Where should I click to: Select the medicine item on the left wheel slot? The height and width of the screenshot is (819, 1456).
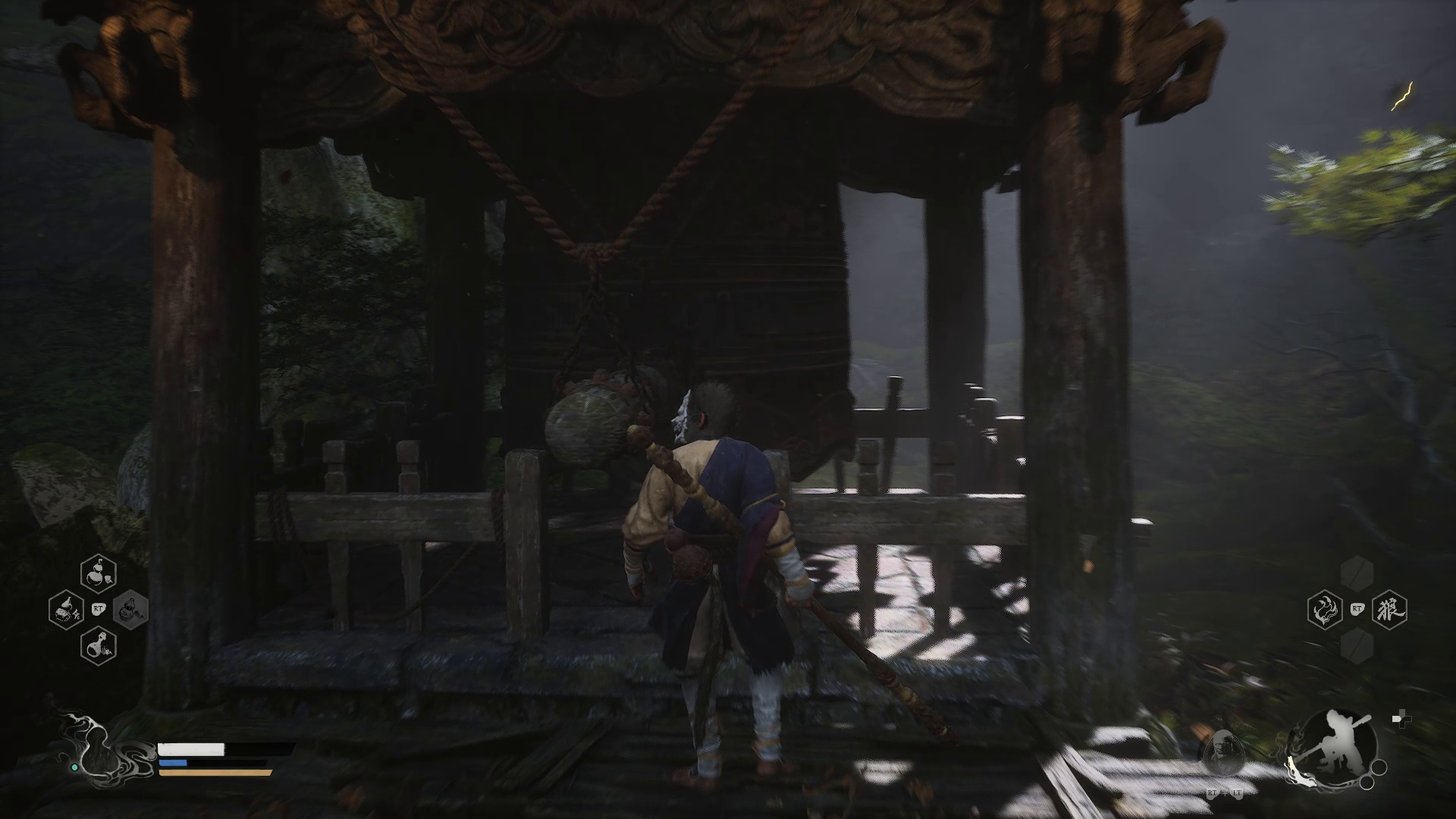(x=67, y=610)
